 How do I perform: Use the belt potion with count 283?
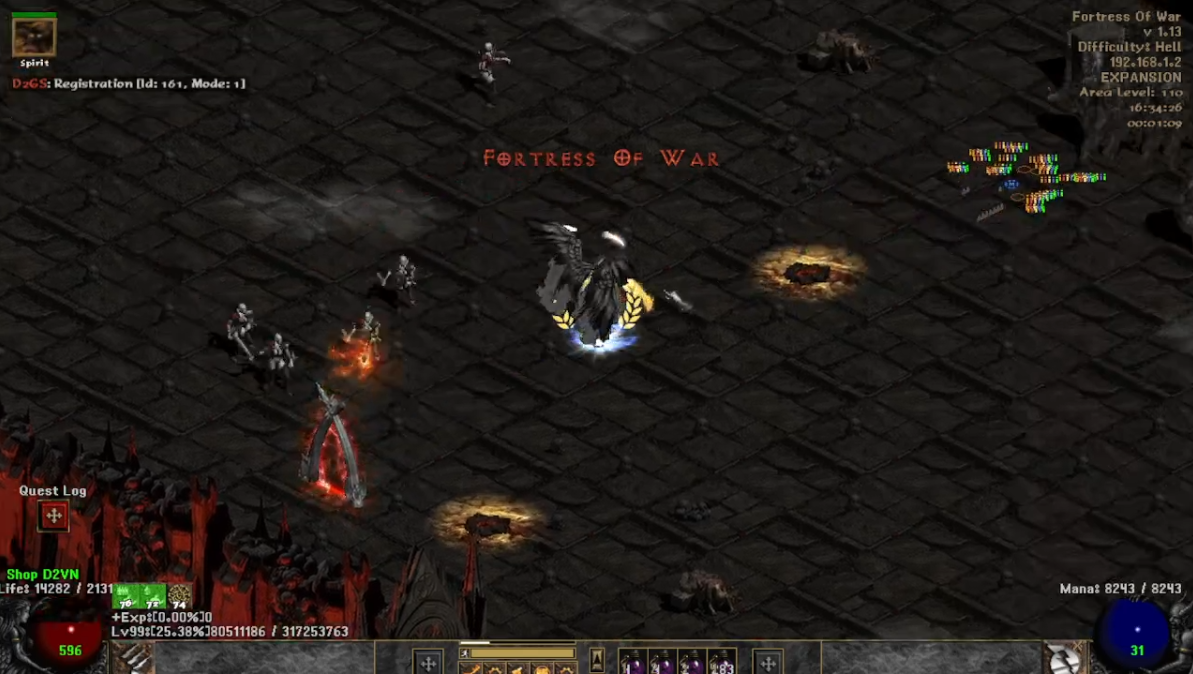point(722,662)
